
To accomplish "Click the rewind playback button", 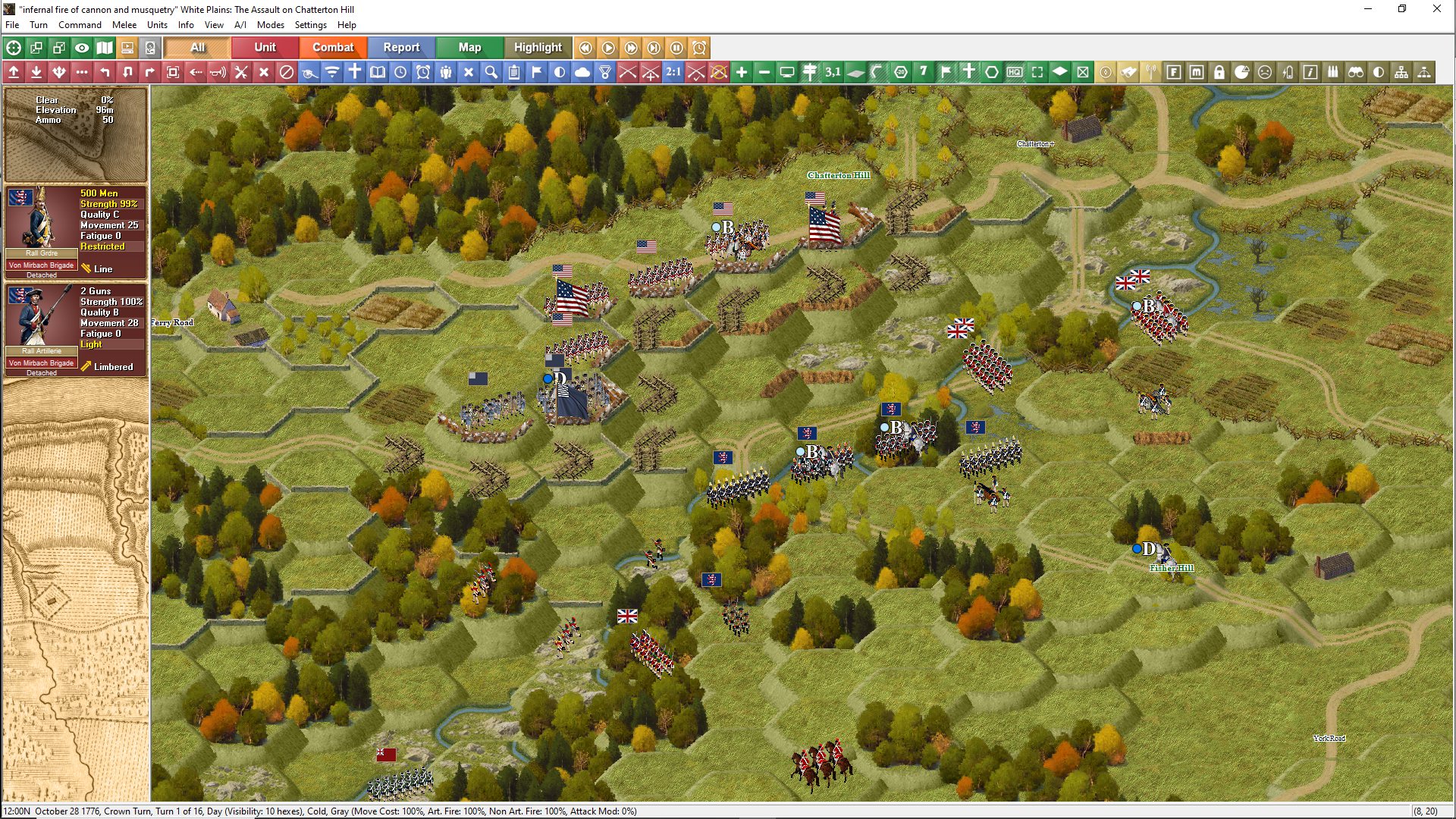I will [585, 48].
